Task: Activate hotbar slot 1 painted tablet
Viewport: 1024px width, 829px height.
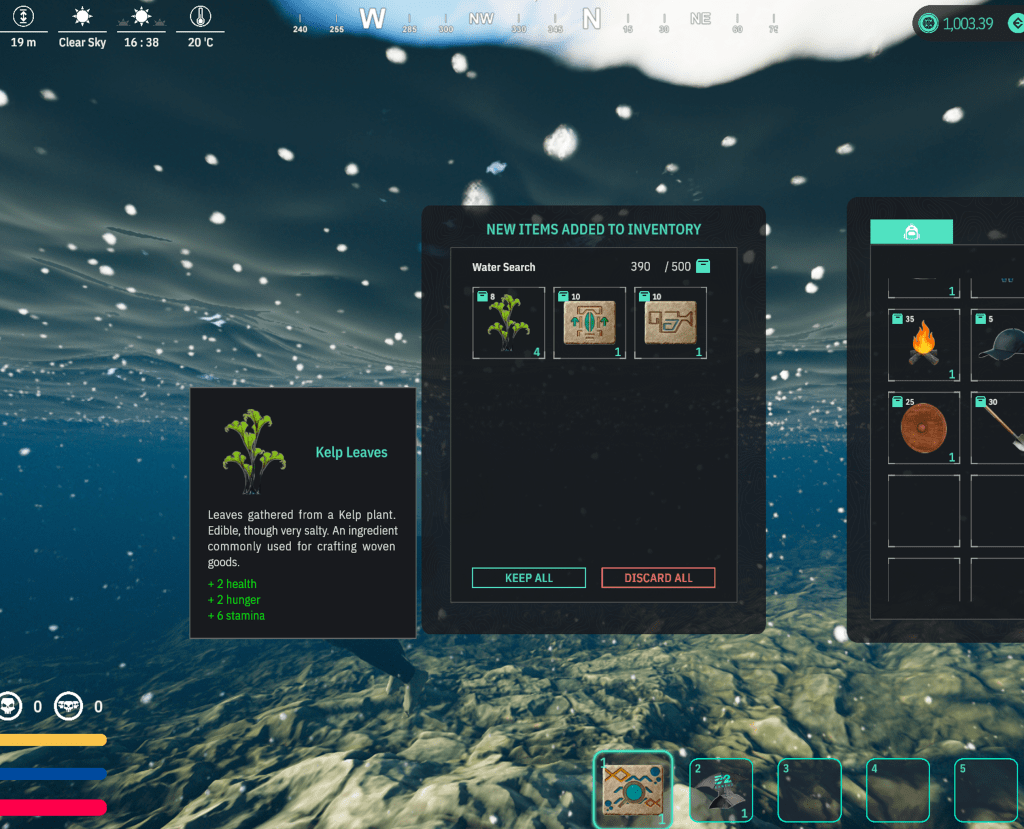Action: point(633,790)
